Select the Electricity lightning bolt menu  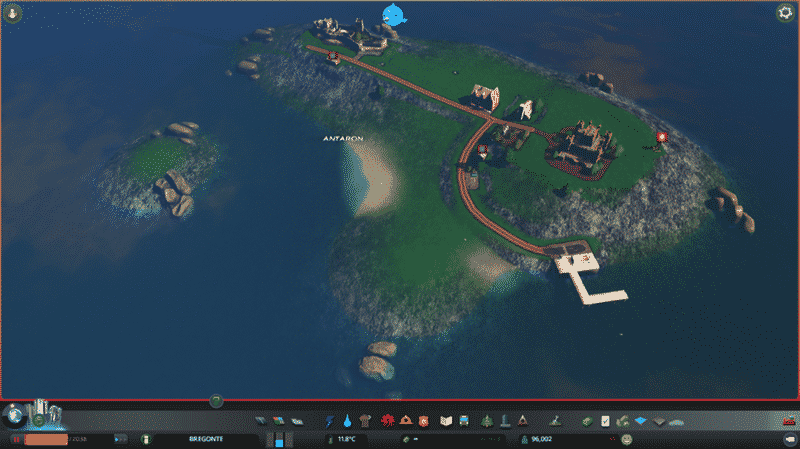coord(330,421)
